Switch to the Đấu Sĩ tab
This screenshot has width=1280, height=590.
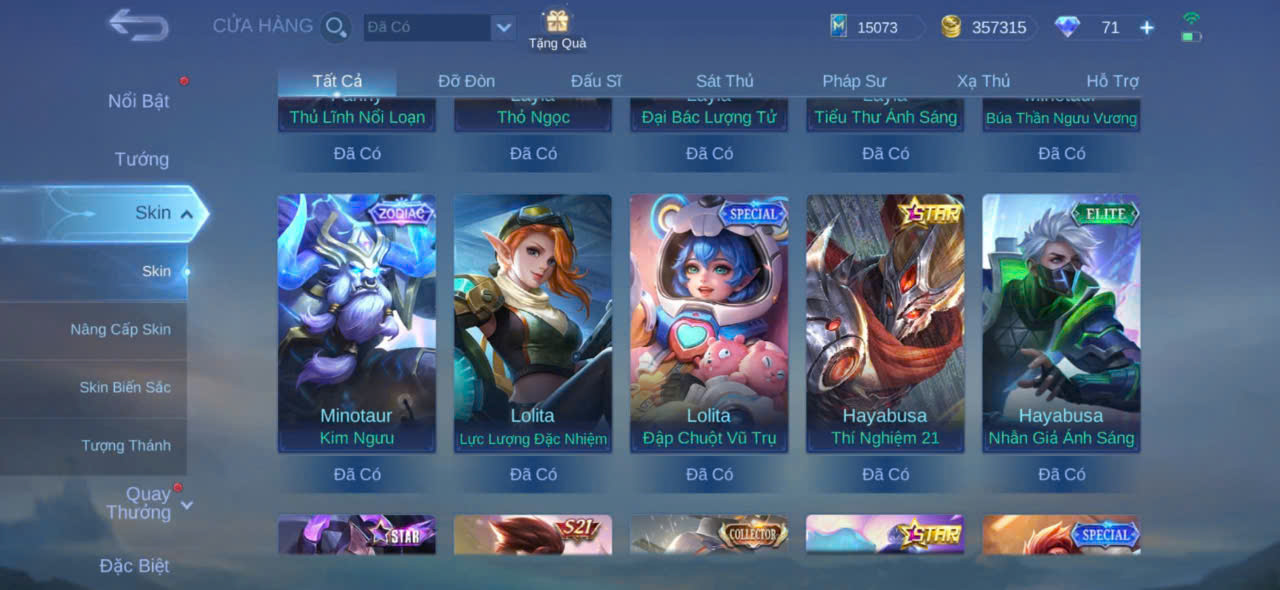tap(596, 81)
